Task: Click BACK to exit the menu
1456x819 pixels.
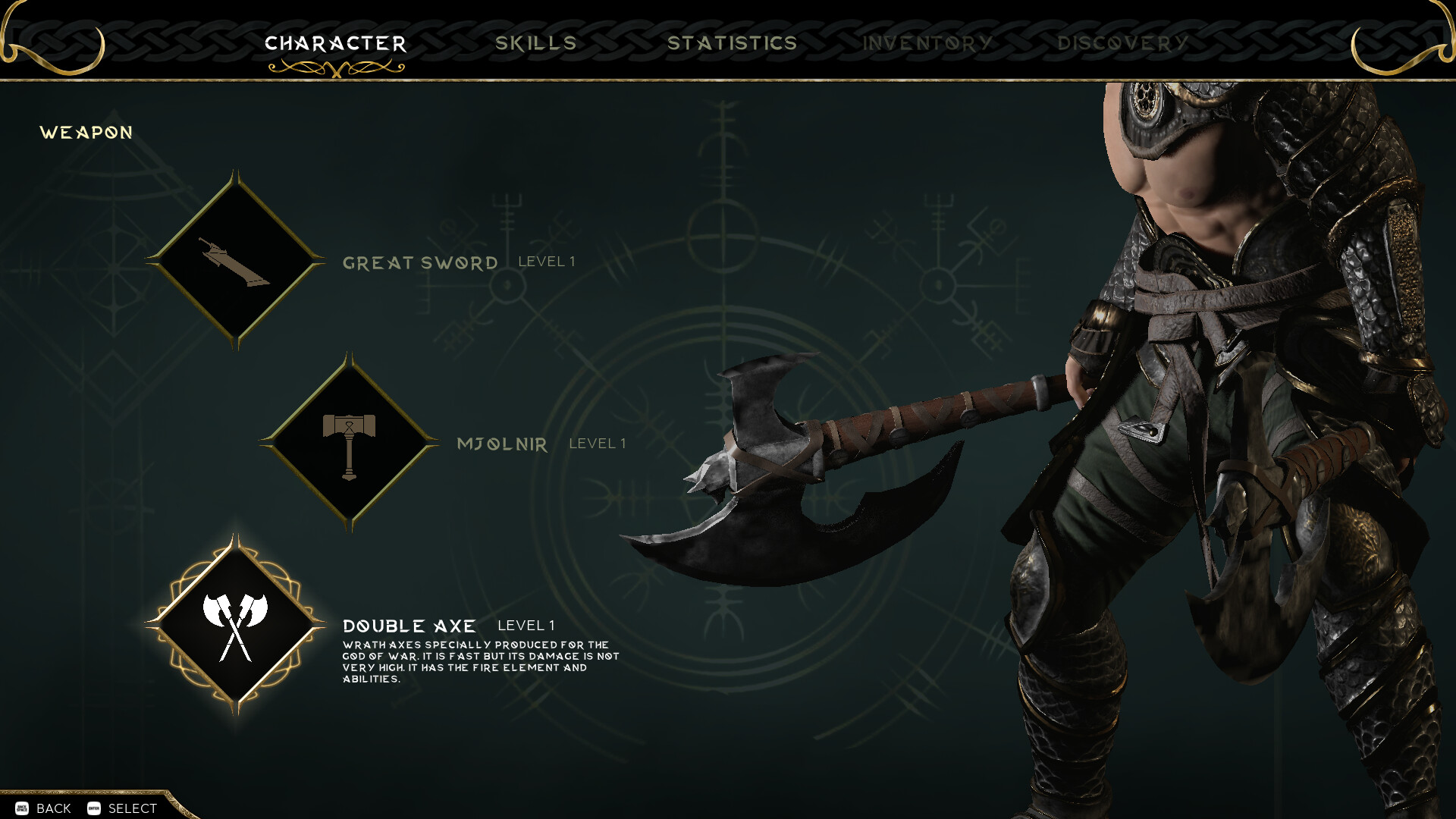Action: coord(52,808)
